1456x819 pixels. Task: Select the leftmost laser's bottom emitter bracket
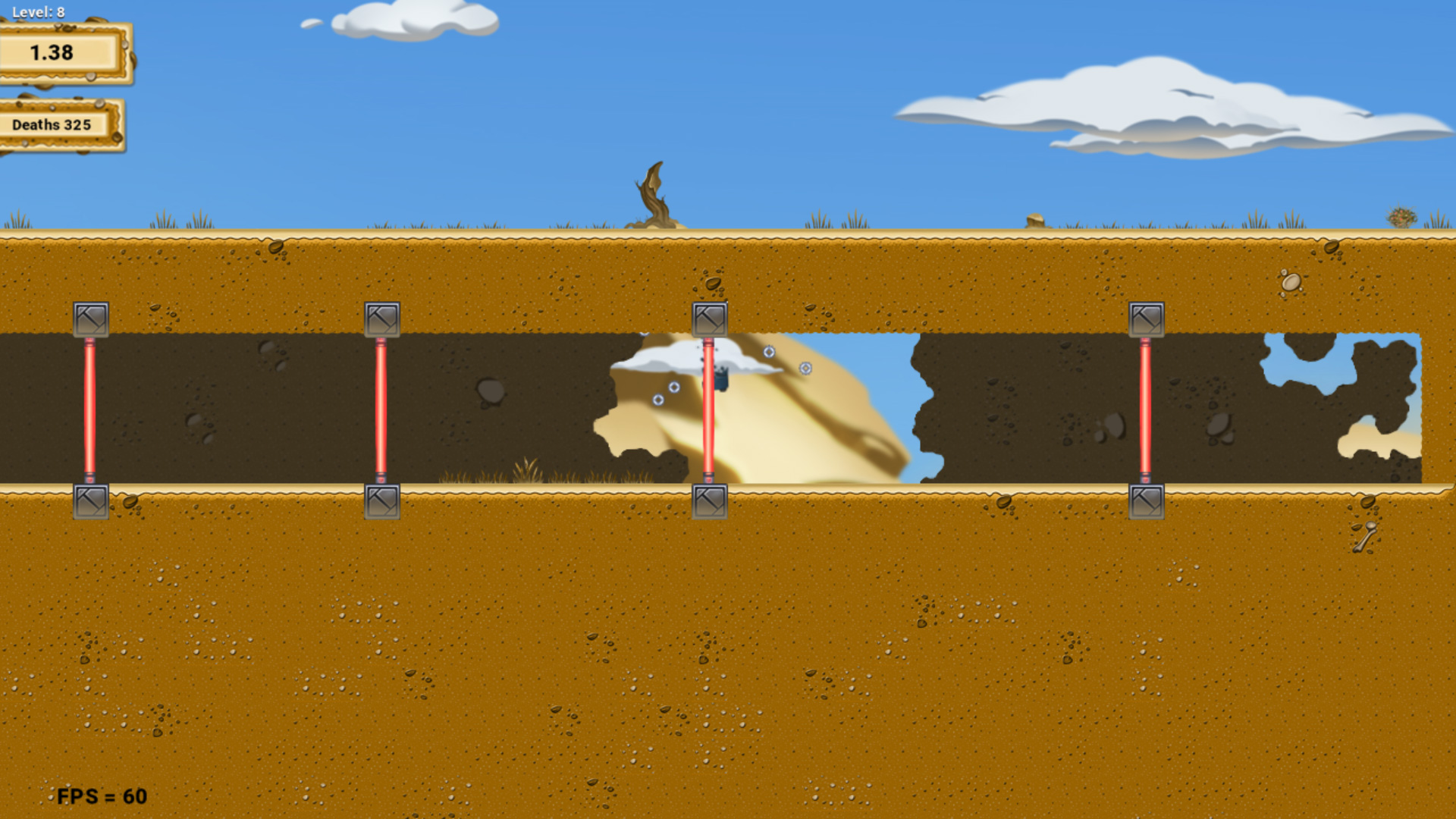[90, 500]
